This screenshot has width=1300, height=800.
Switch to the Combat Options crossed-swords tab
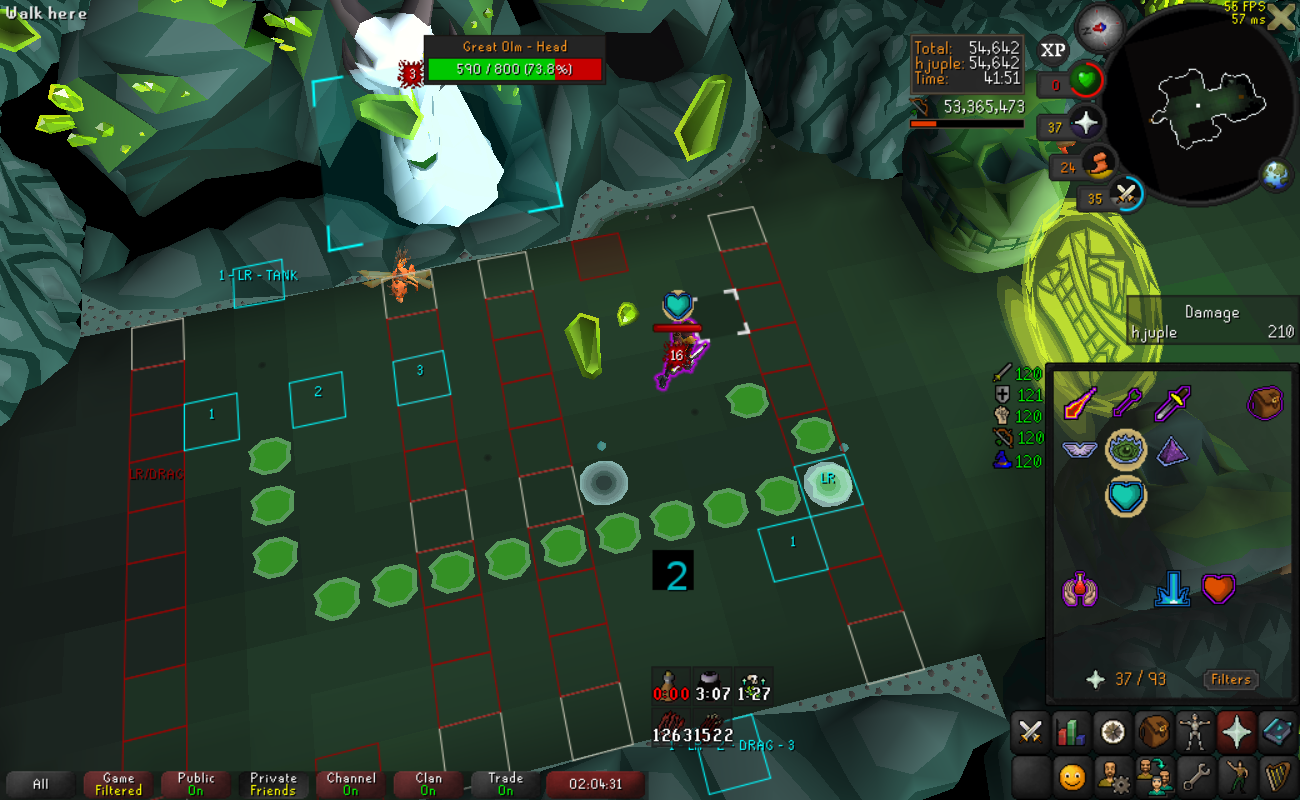(x=1030, y=732)
